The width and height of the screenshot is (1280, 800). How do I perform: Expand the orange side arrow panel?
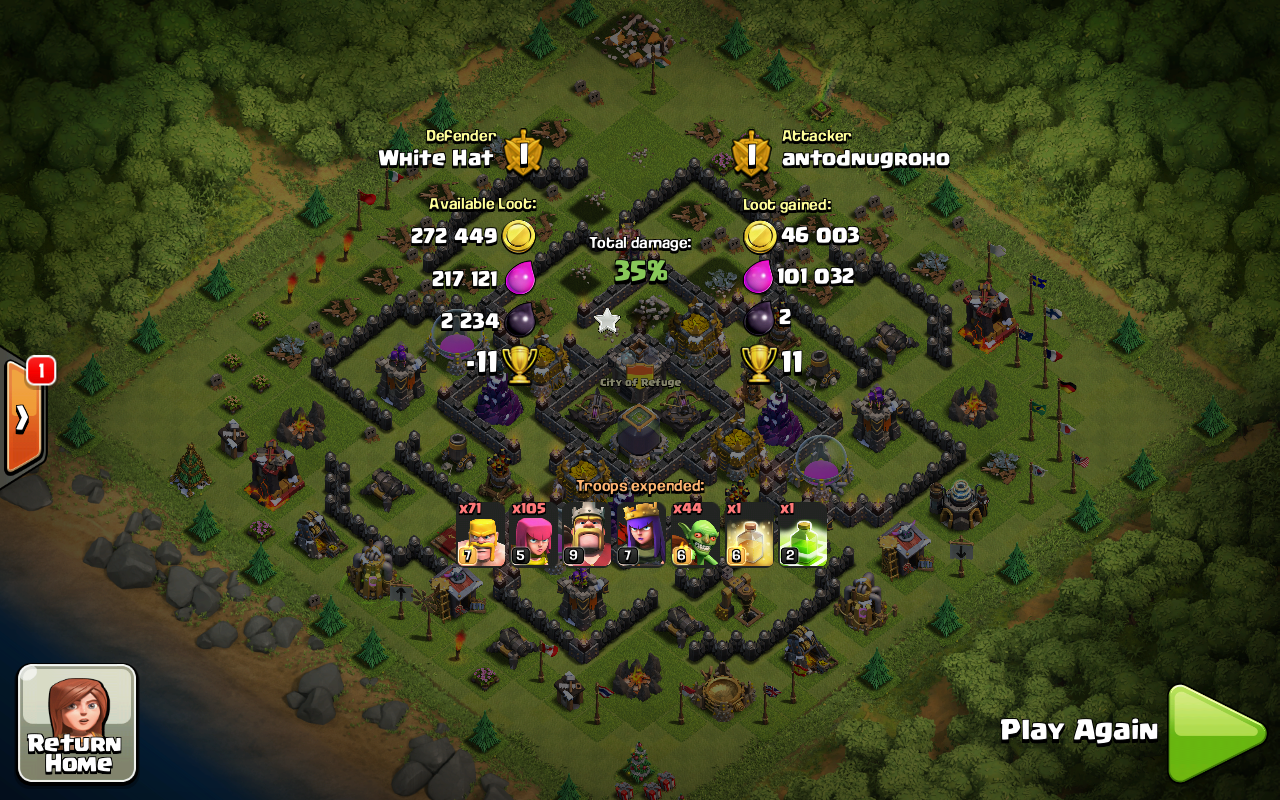[22, 418]
